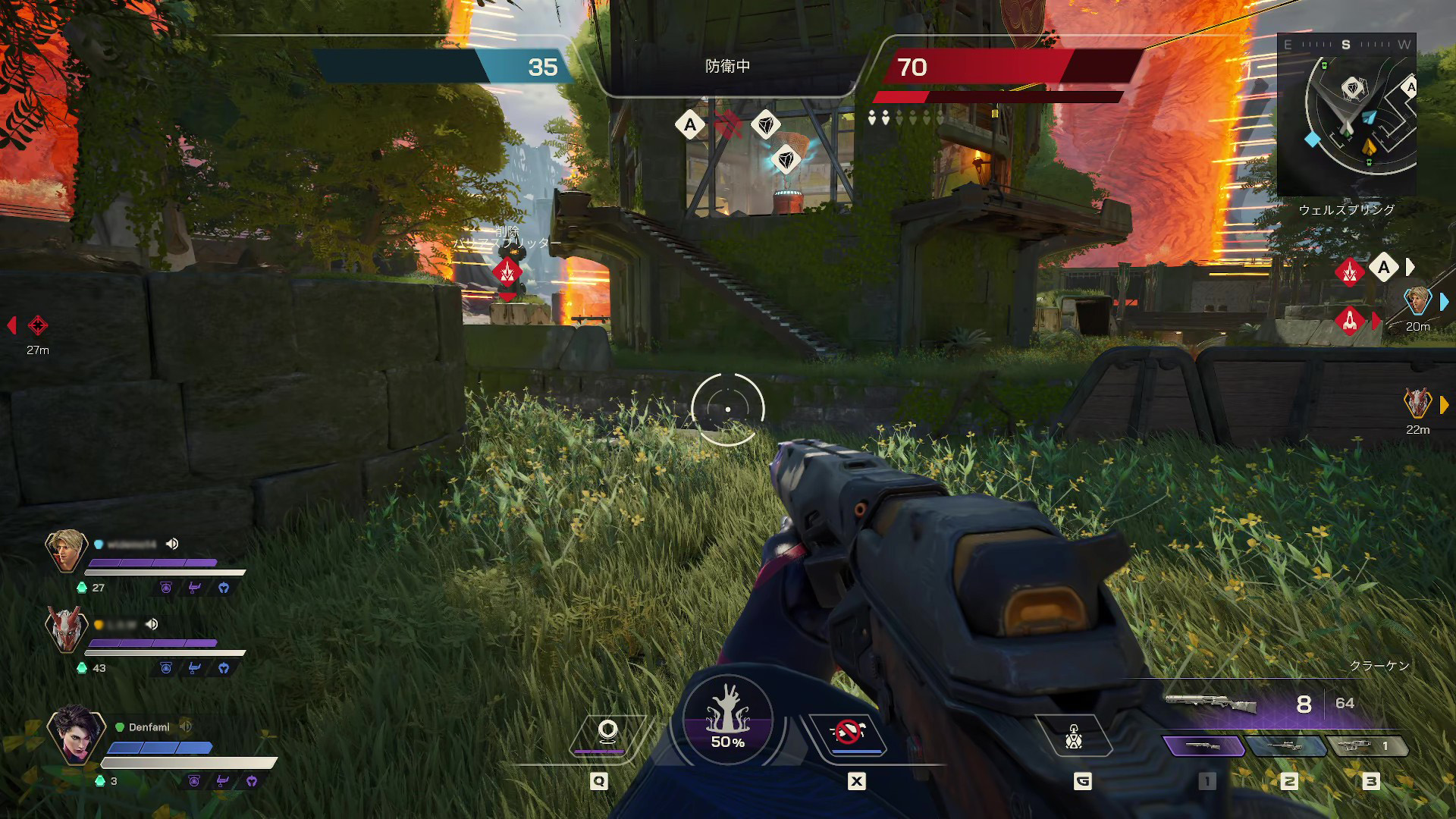Mute the first teammate's voice speaker icon
The width and height of the screenshot is (1456, 819).
point(173,544)
